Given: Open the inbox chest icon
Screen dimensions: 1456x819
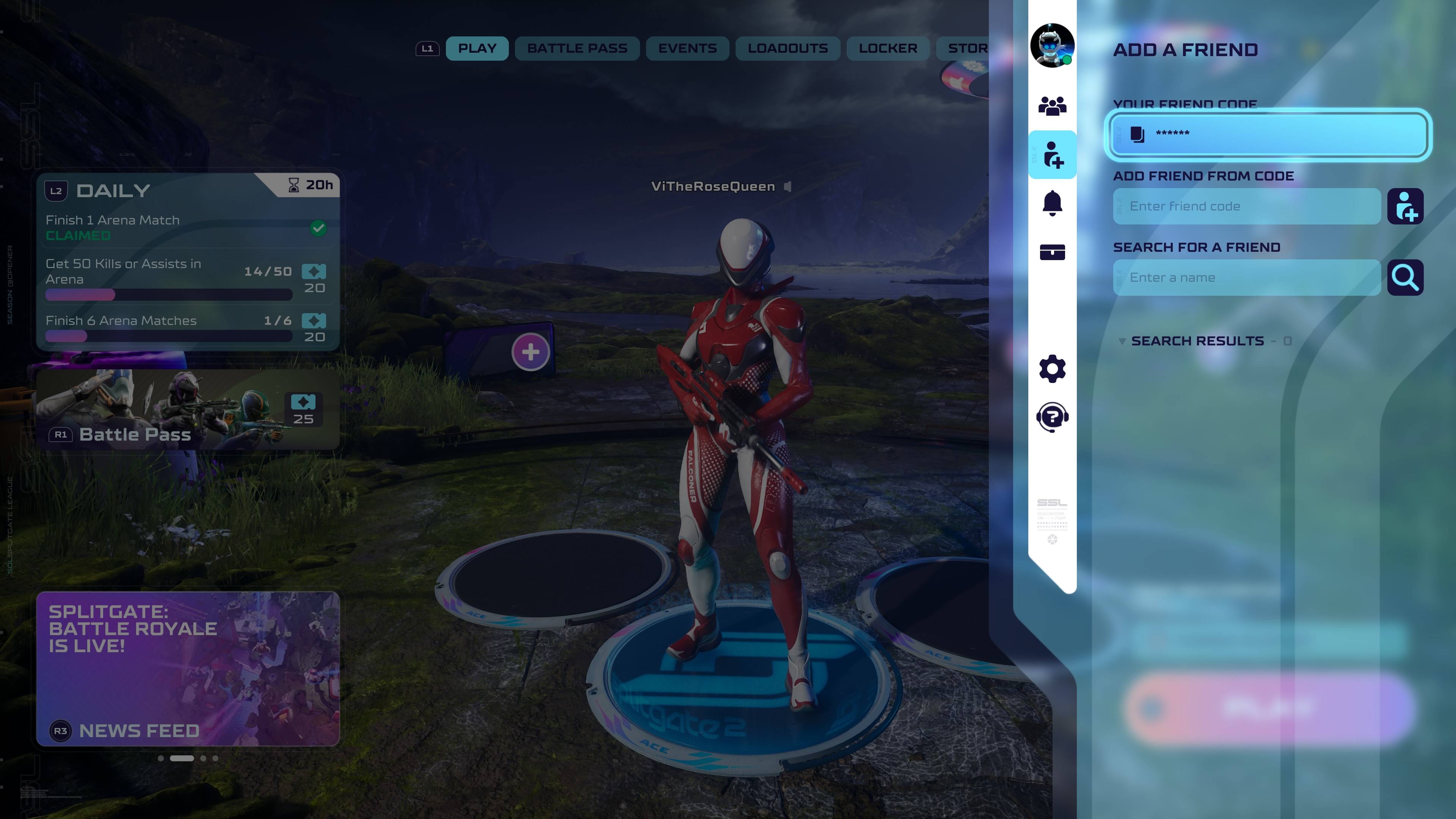Looking at the screenshot, I should [x=1052, y=252].
